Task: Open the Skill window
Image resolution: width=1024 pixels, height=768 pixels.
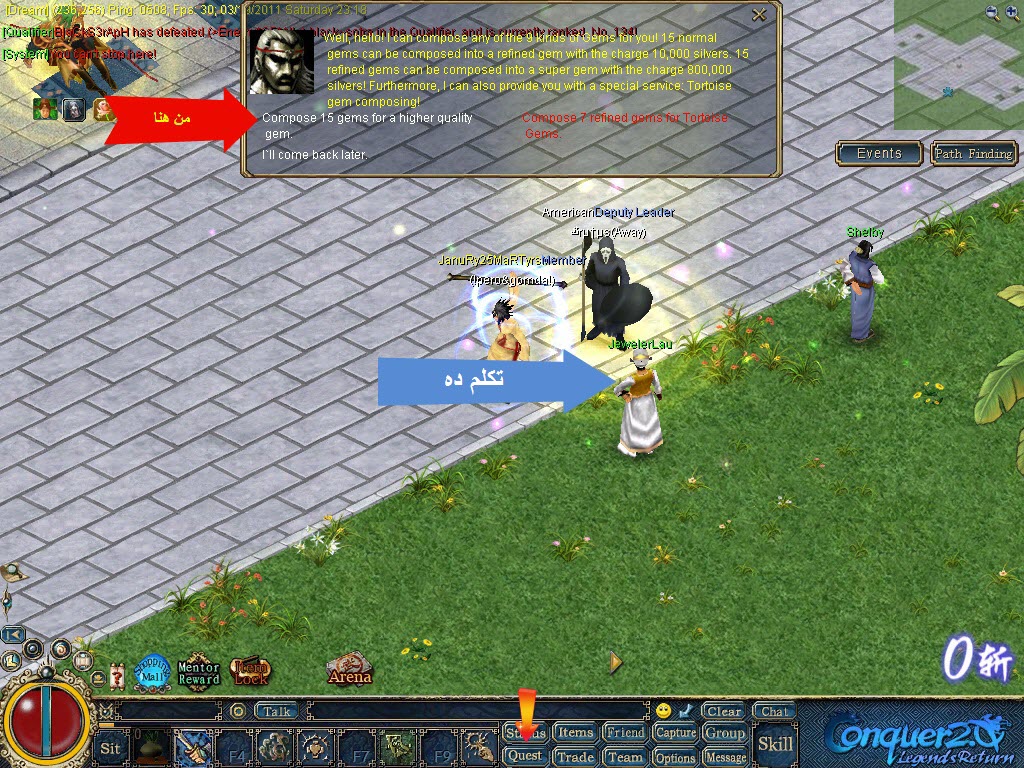Action: 775,744
